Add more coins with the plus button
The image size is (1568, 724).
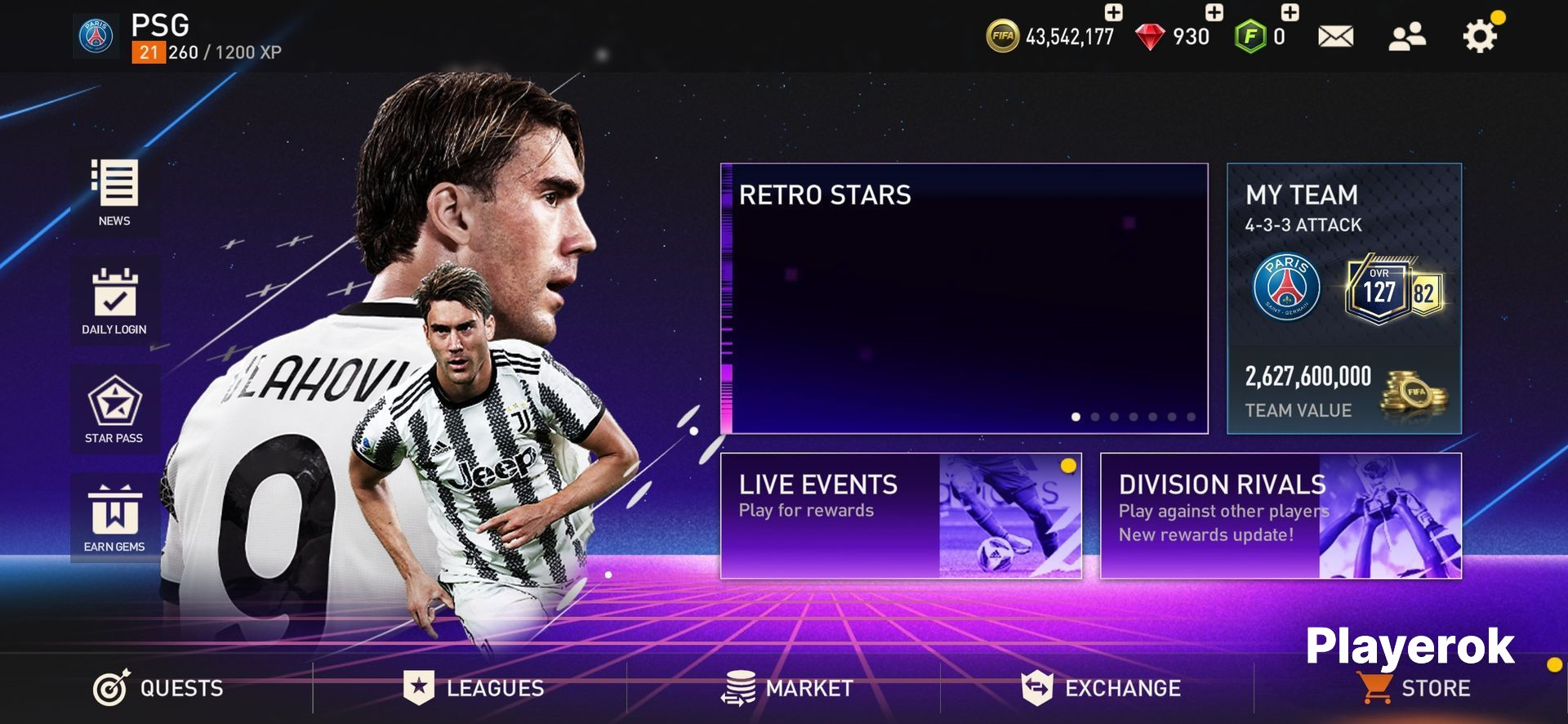click(x=1113, y=12)
